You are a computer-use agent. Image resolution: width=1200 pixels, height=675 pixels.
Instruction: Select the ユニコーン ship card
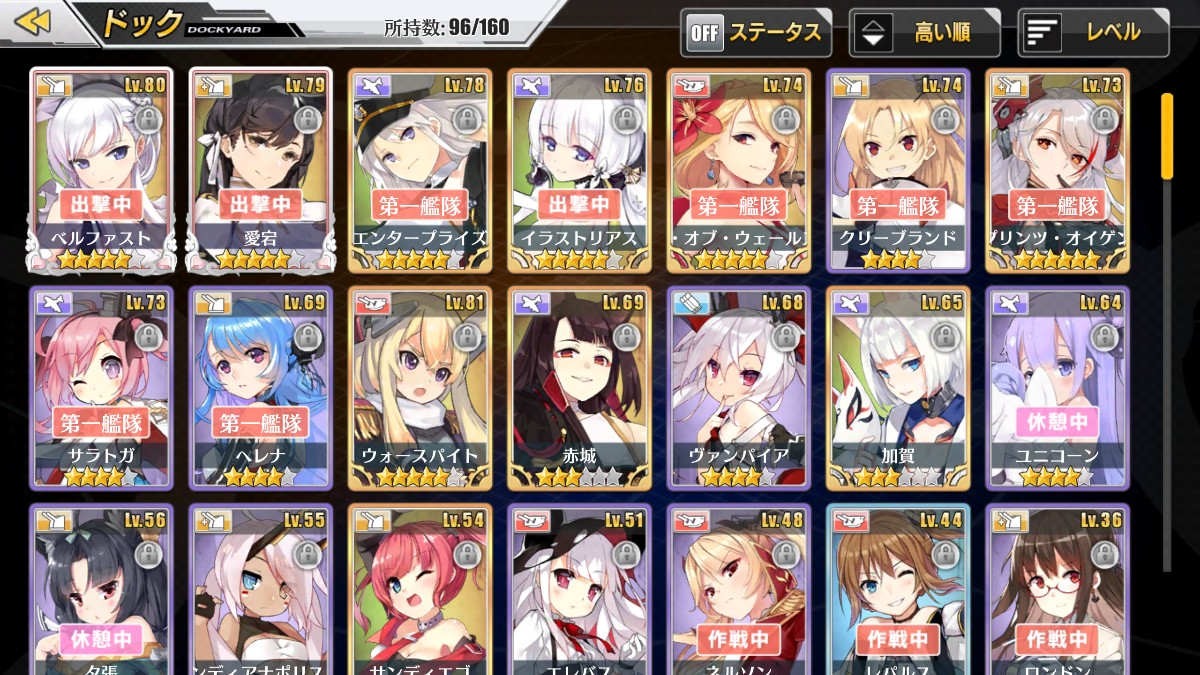(1057, 388)
